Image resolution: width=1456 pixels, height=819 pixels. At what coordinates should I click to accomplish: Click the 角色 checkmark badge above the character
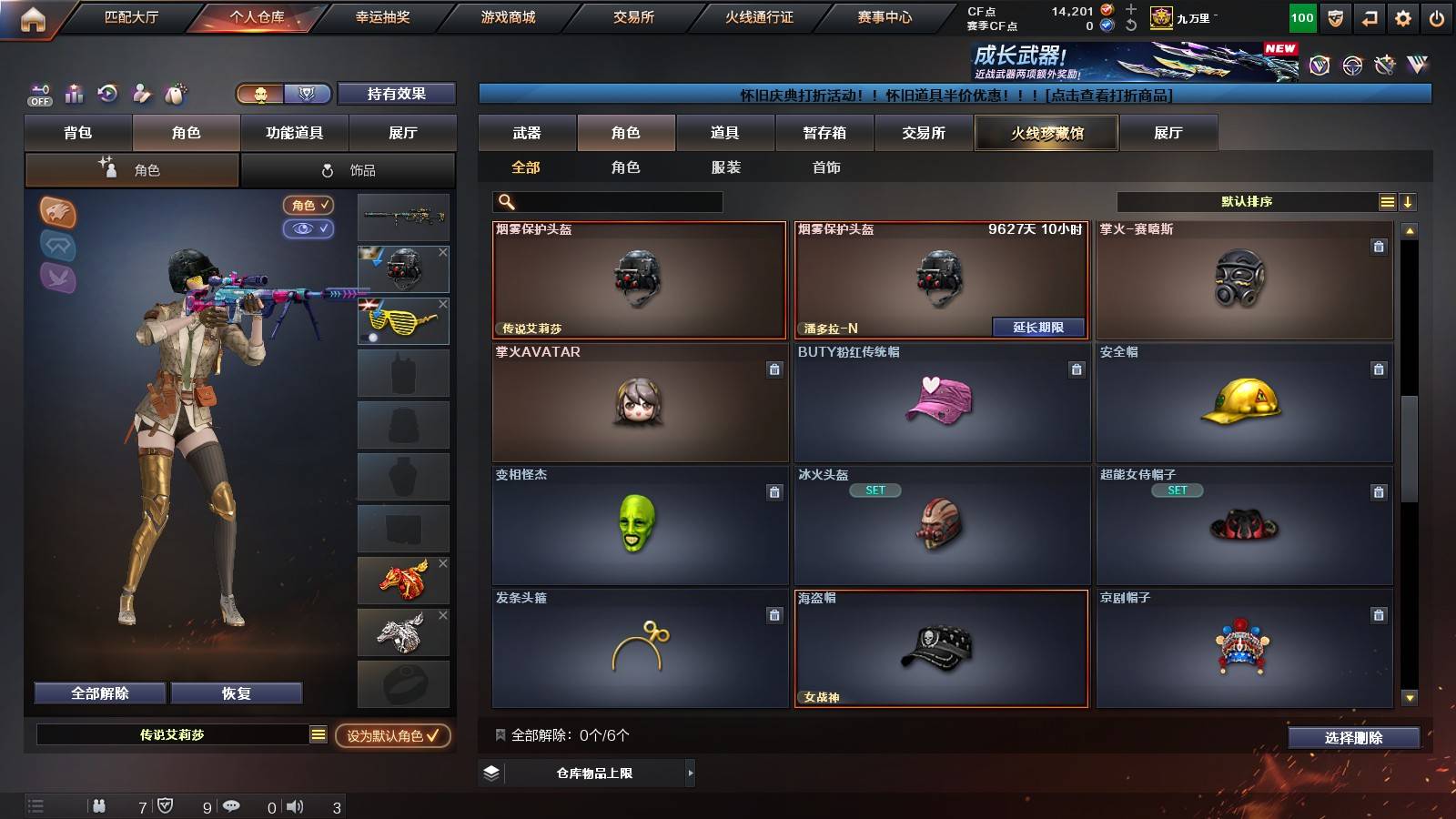(x=308, y=205)
